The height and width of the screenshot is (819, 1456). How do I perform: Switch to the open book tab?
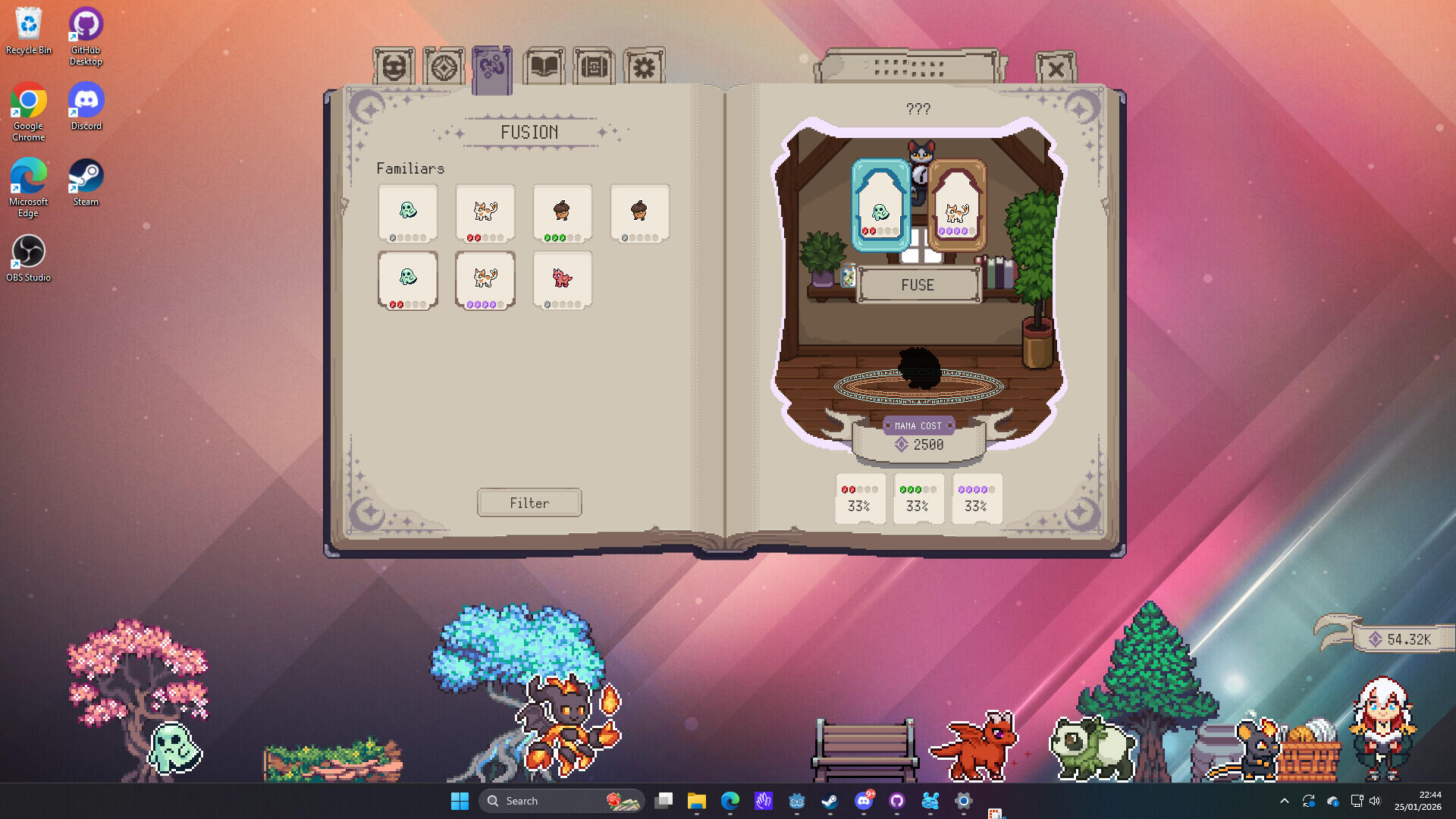pyautogui.click(x=544, y=67)
